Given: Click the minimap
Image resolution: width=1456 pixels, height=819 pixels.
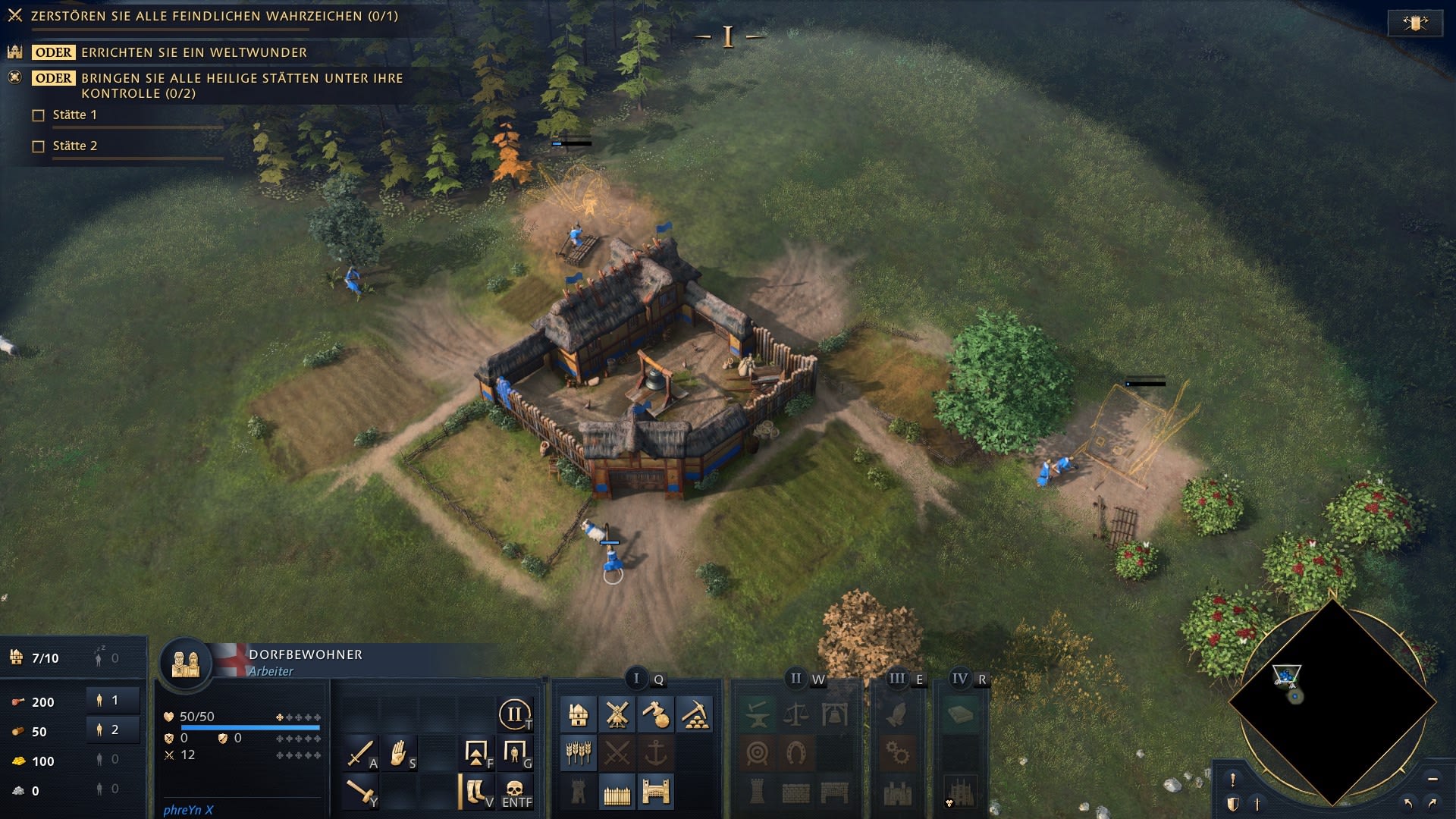Looking at the screenshot, I should coord(1332,703).
